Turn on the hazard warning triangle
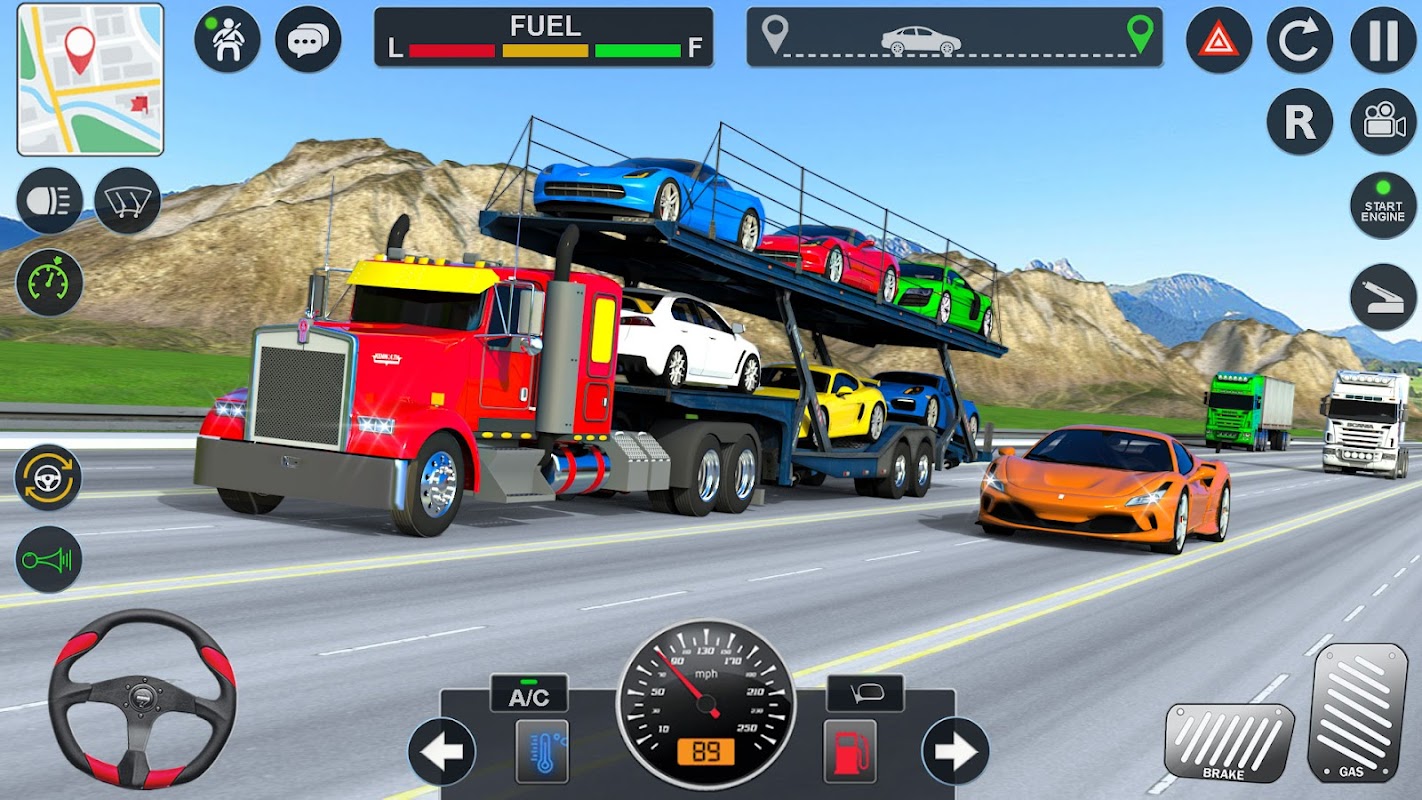Viewport: 1422px width, 800px height. (1219, 40)
